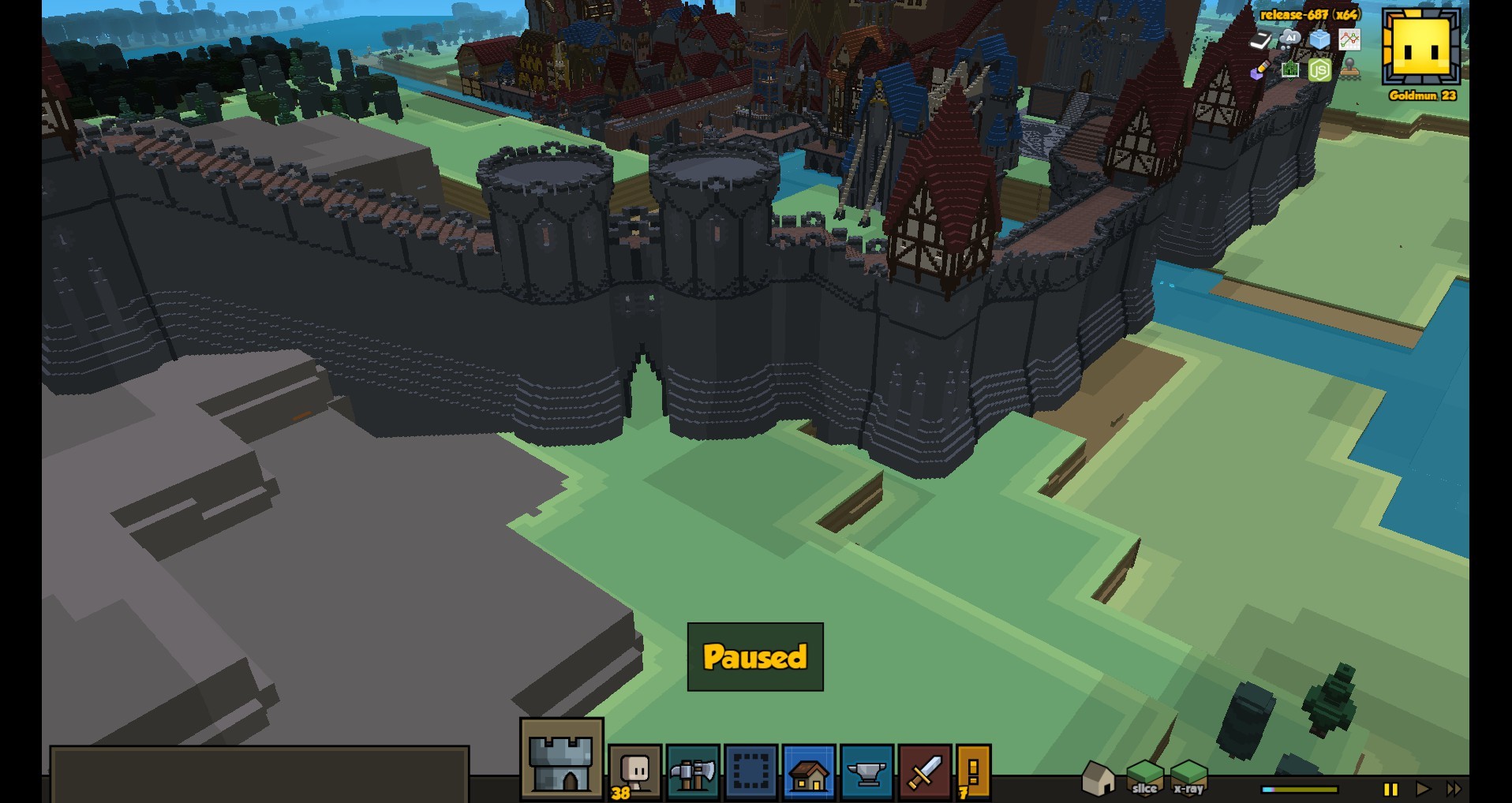Open the crafting menu with the anvil
Image resolution: width=1512 pixels, height=803 pixels.
pos(866,772)
